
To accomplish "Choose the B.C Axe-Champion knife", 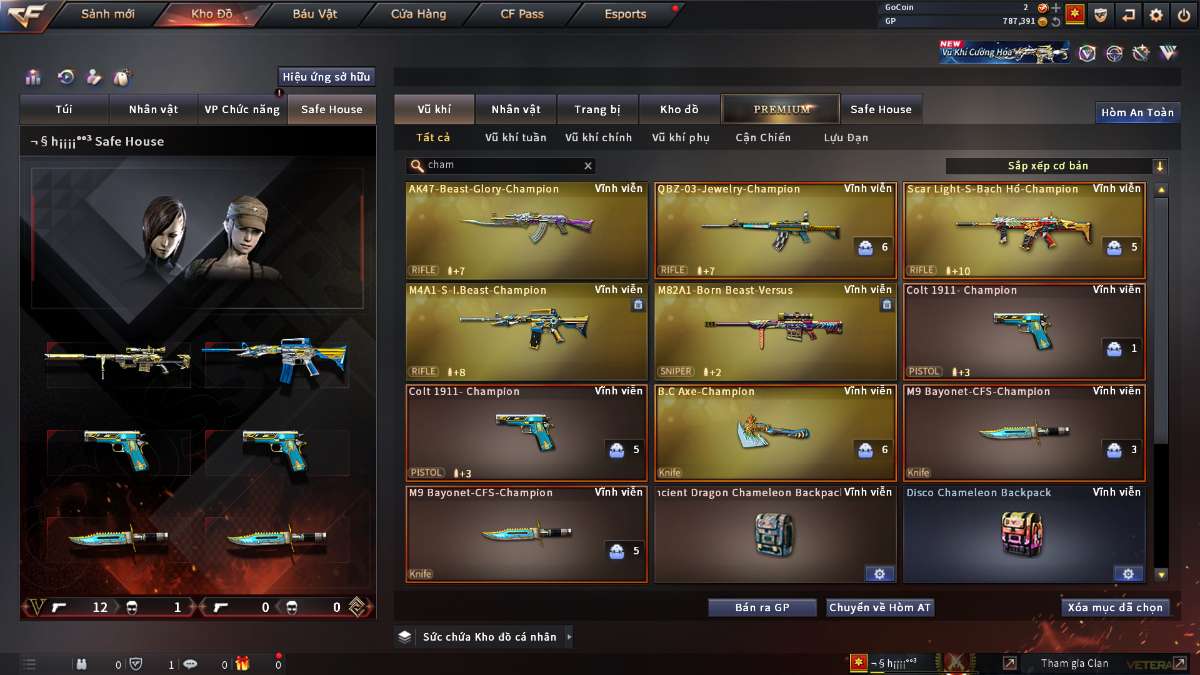I will coord(775,432).
